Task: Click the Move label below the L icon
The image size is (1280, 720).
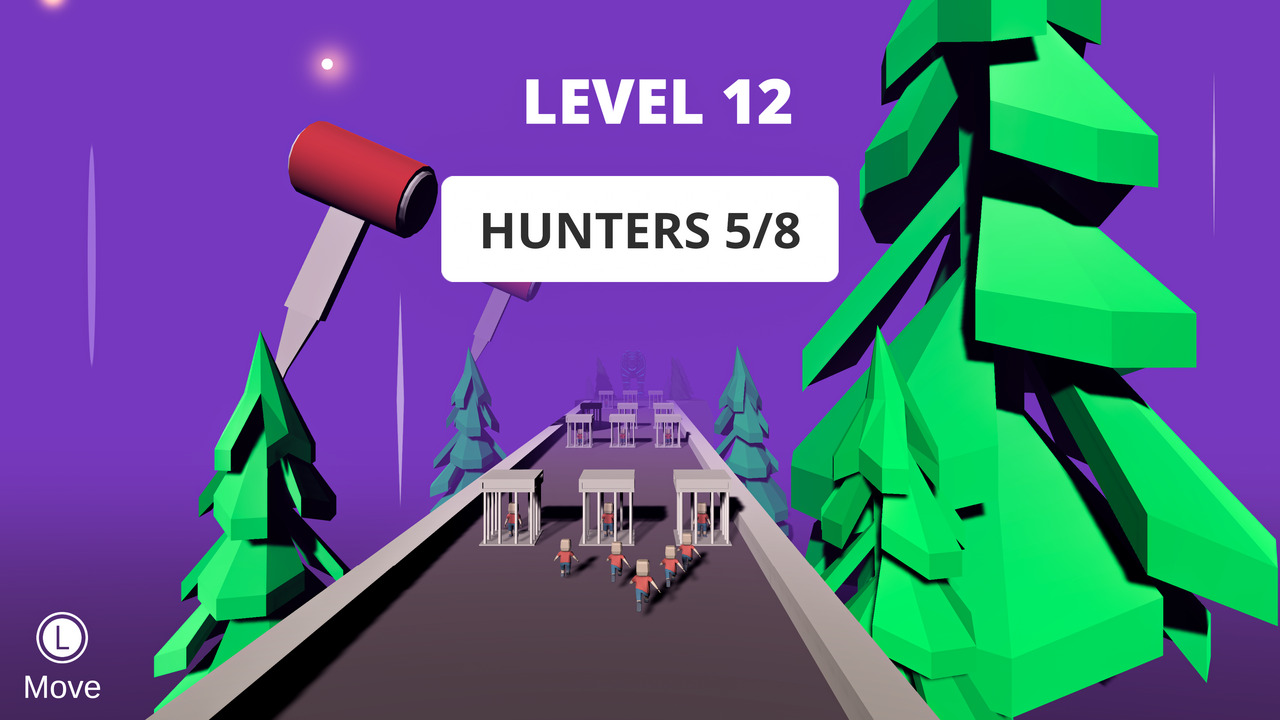Action: (x=63, y=688)
